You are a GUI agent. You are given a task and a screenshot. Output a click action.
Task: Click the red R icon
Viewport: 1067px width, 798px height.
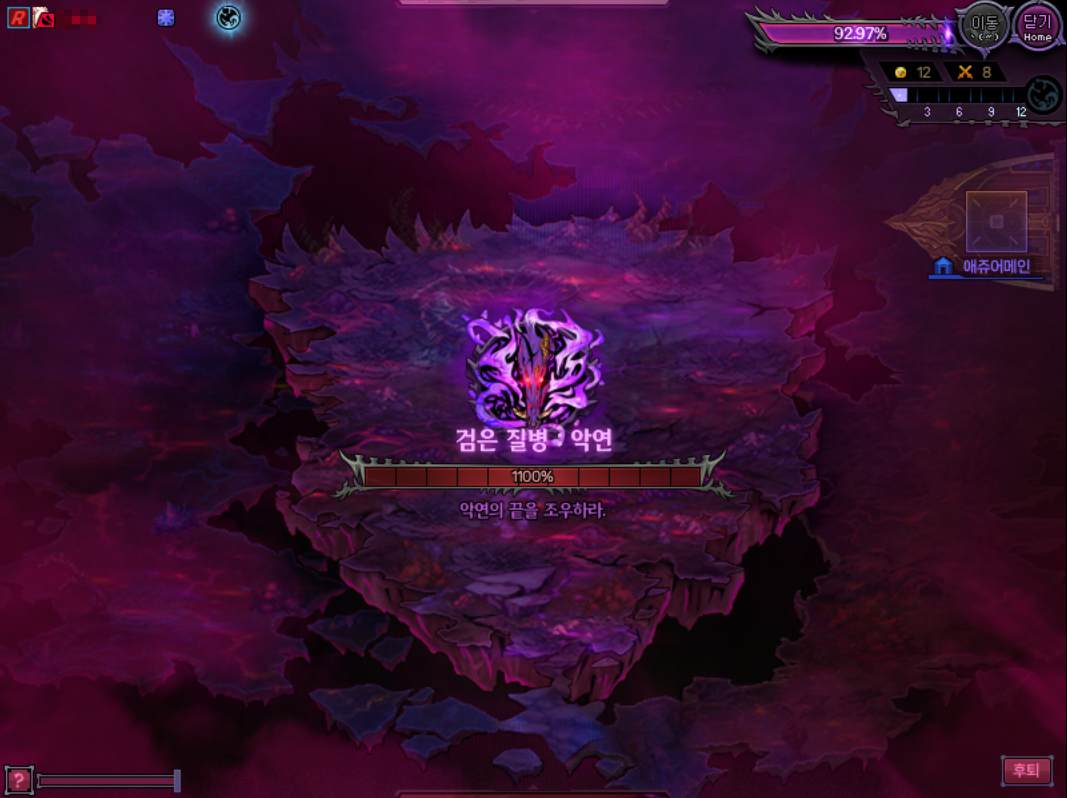pos(18,17)
